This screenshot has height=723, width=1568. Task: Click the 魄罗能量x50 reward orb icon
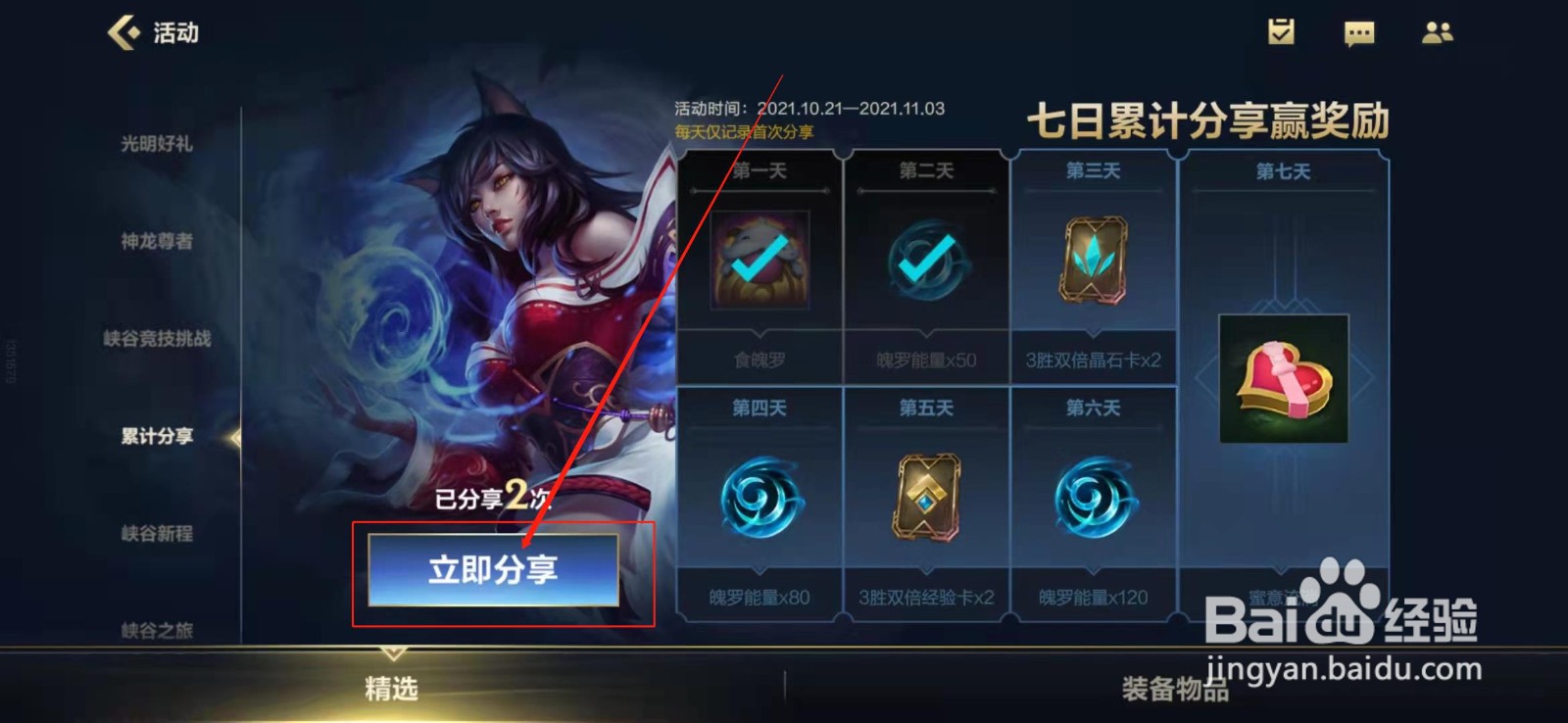pyautogui.click(x=926, y=261)
